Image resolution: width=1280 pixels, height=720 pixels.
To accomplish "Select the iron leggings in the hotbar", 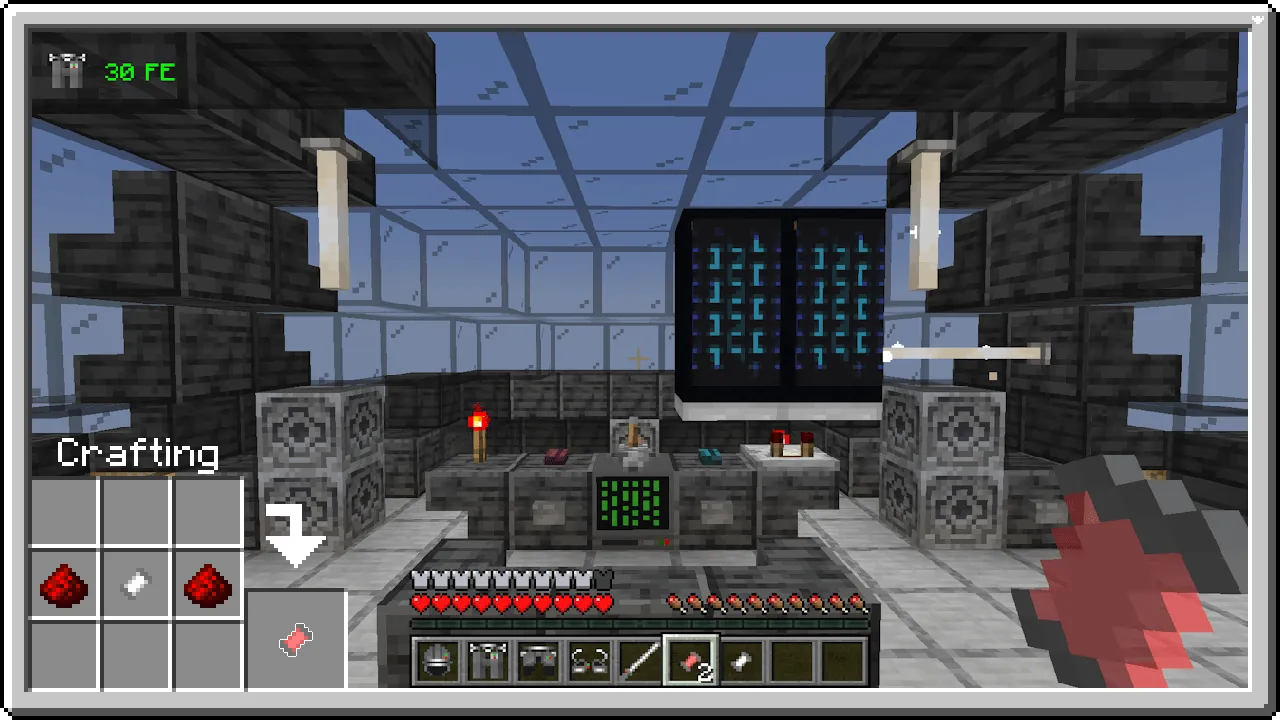I will click(538, 661).
